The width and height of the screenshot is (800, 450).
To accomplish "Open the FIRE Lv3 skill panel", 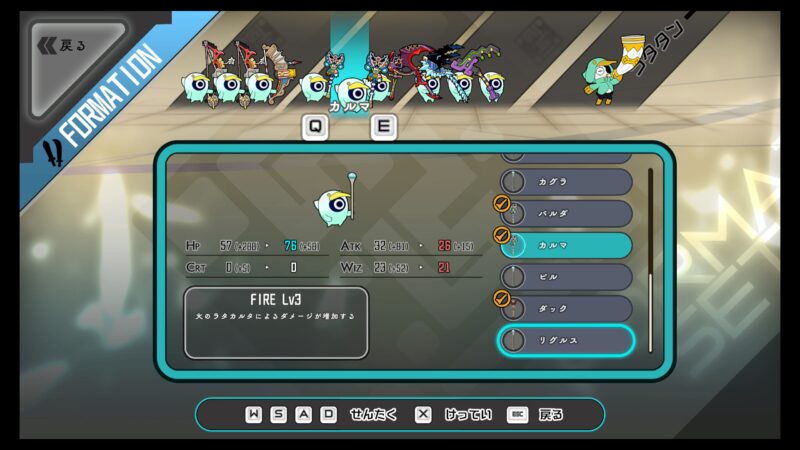I will point(276,322).
